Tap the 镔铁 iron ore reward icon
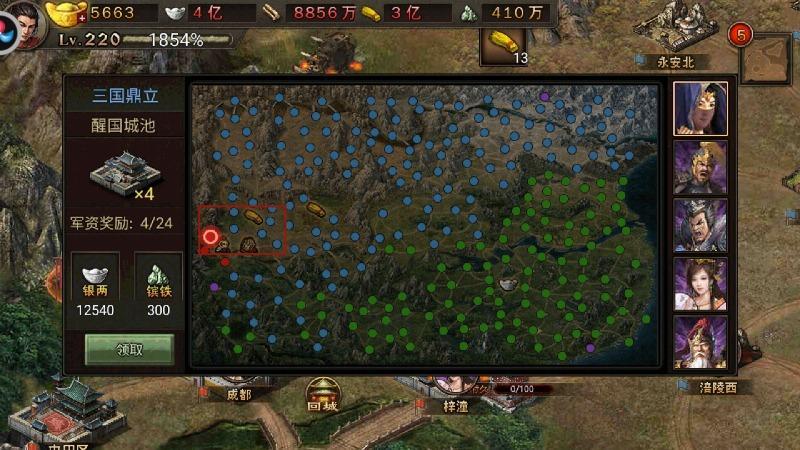The image size is (800, 450). [159, 273]
